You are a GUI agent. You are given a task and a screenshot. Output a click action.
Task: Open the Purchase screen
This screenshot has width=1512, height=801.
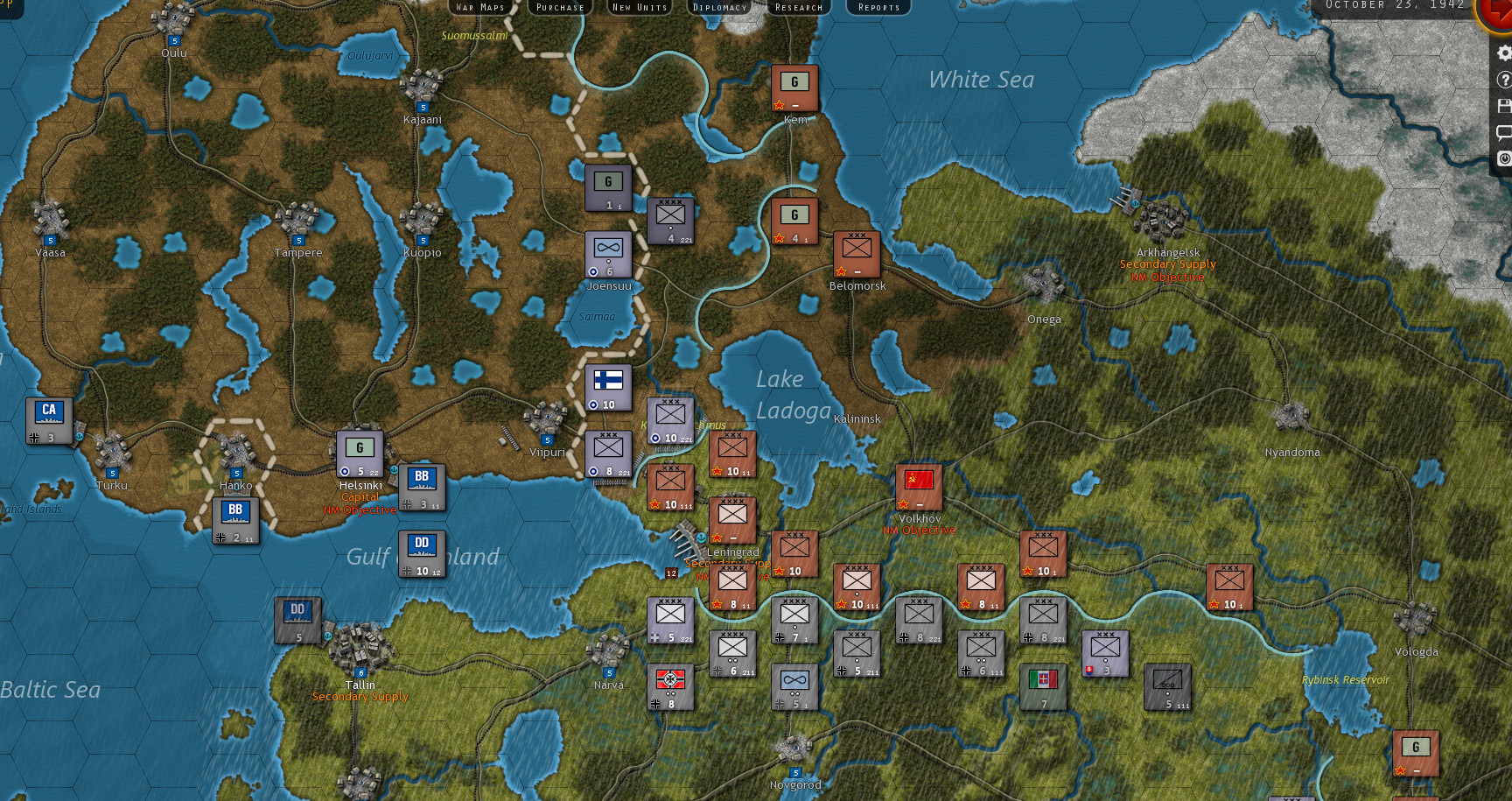[x=559, y=7]
